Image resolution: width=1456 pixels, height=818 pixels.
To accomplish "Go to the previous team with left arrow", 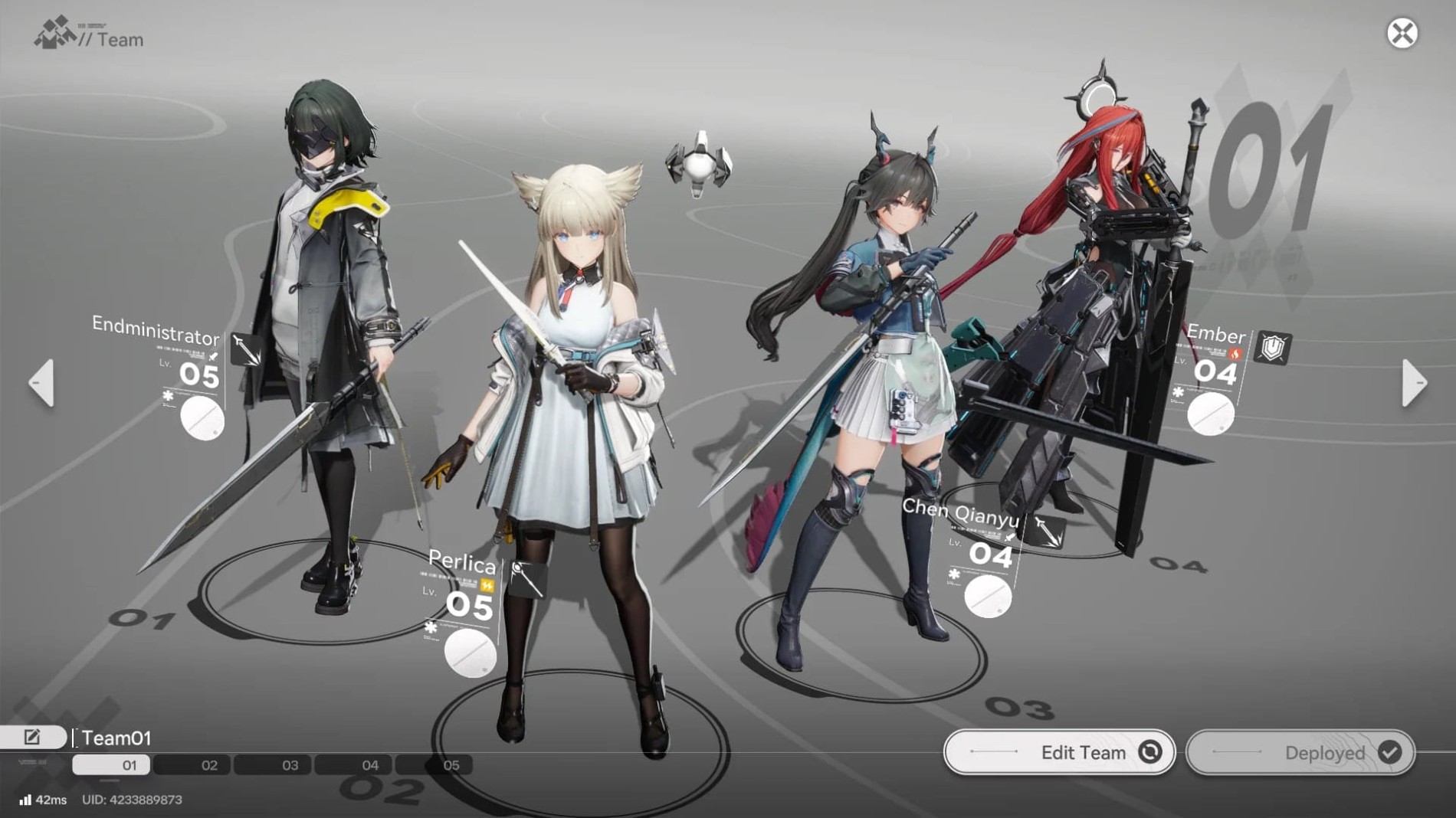I will (x=42, y=382).
